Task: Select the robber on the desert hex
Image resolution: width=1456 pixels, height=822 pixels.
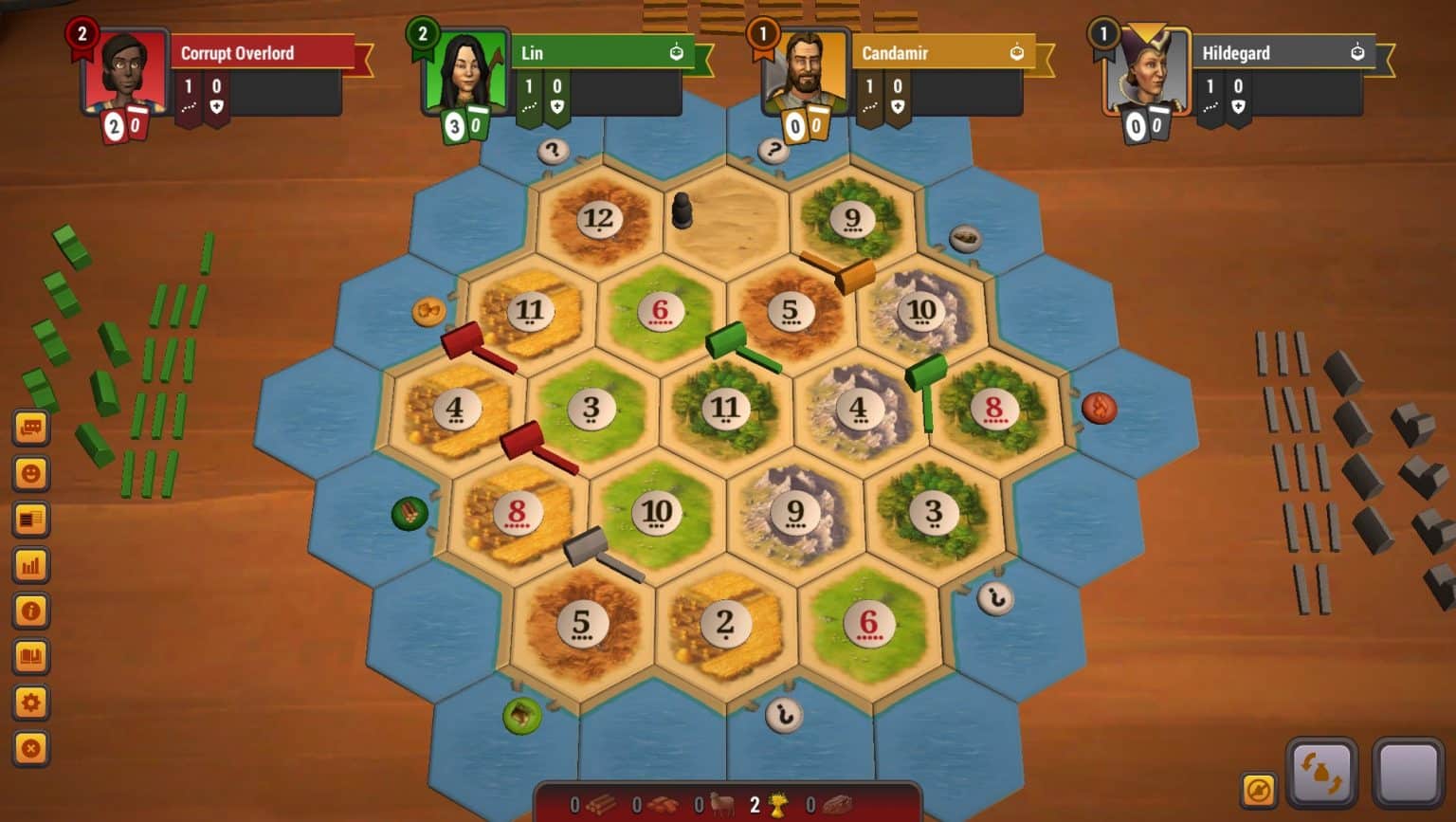Action: pos(684,208)
